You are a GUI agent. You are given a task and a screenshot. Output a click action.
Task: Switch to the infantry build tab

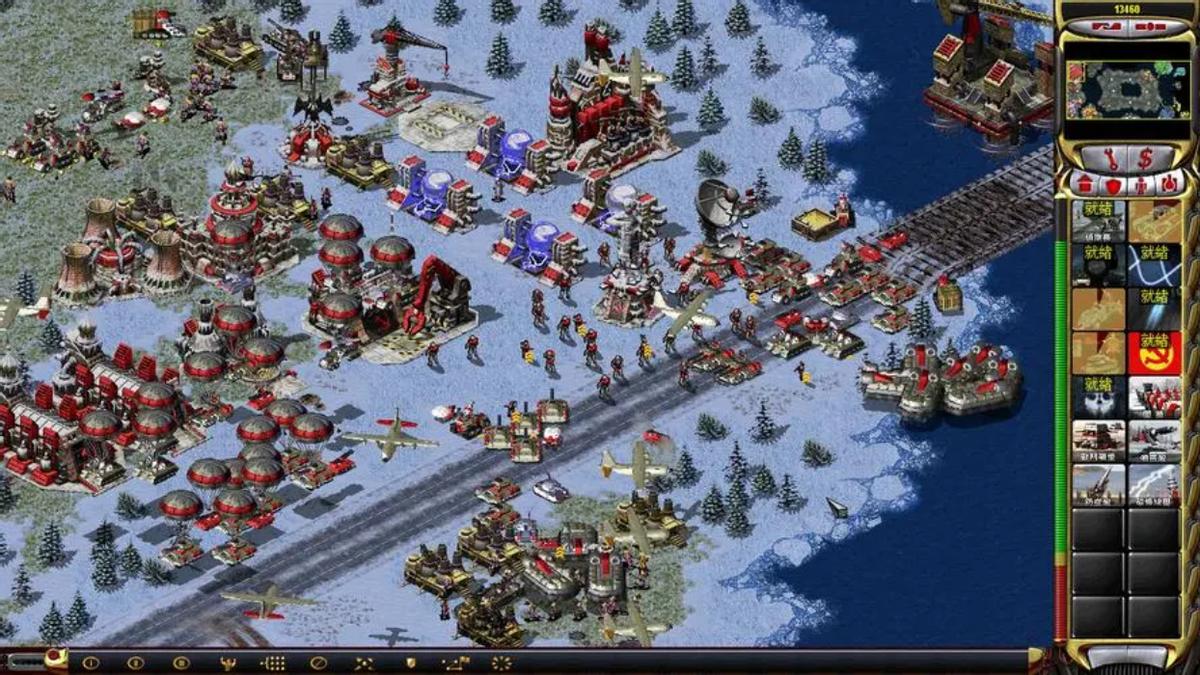[1139, 184]
